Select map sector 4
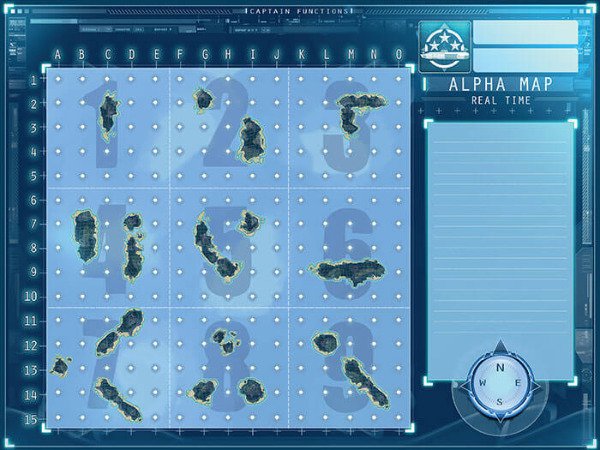This screenshot has height=450, width=600. tap(109, 247)
